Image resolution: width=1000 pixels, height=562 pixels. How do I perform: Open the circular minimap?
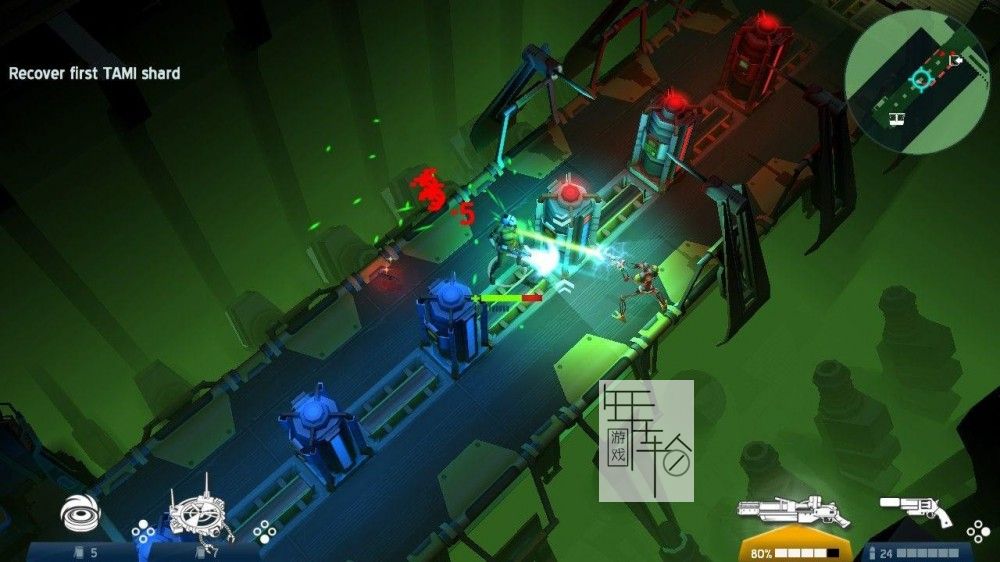coord(916,81)
